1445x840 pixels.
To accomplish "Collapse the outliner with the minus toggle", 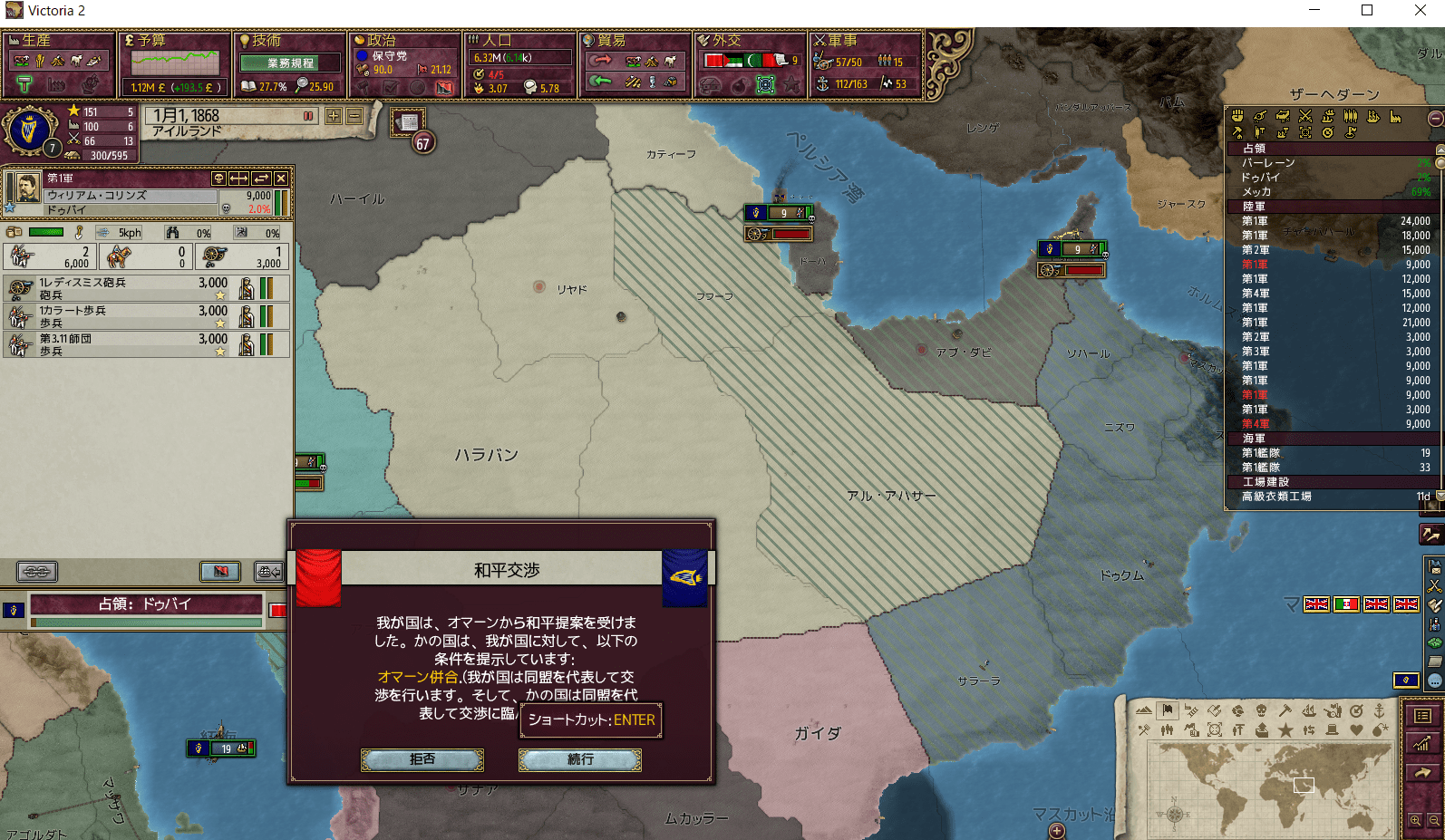I will [x=1435, y=118].
